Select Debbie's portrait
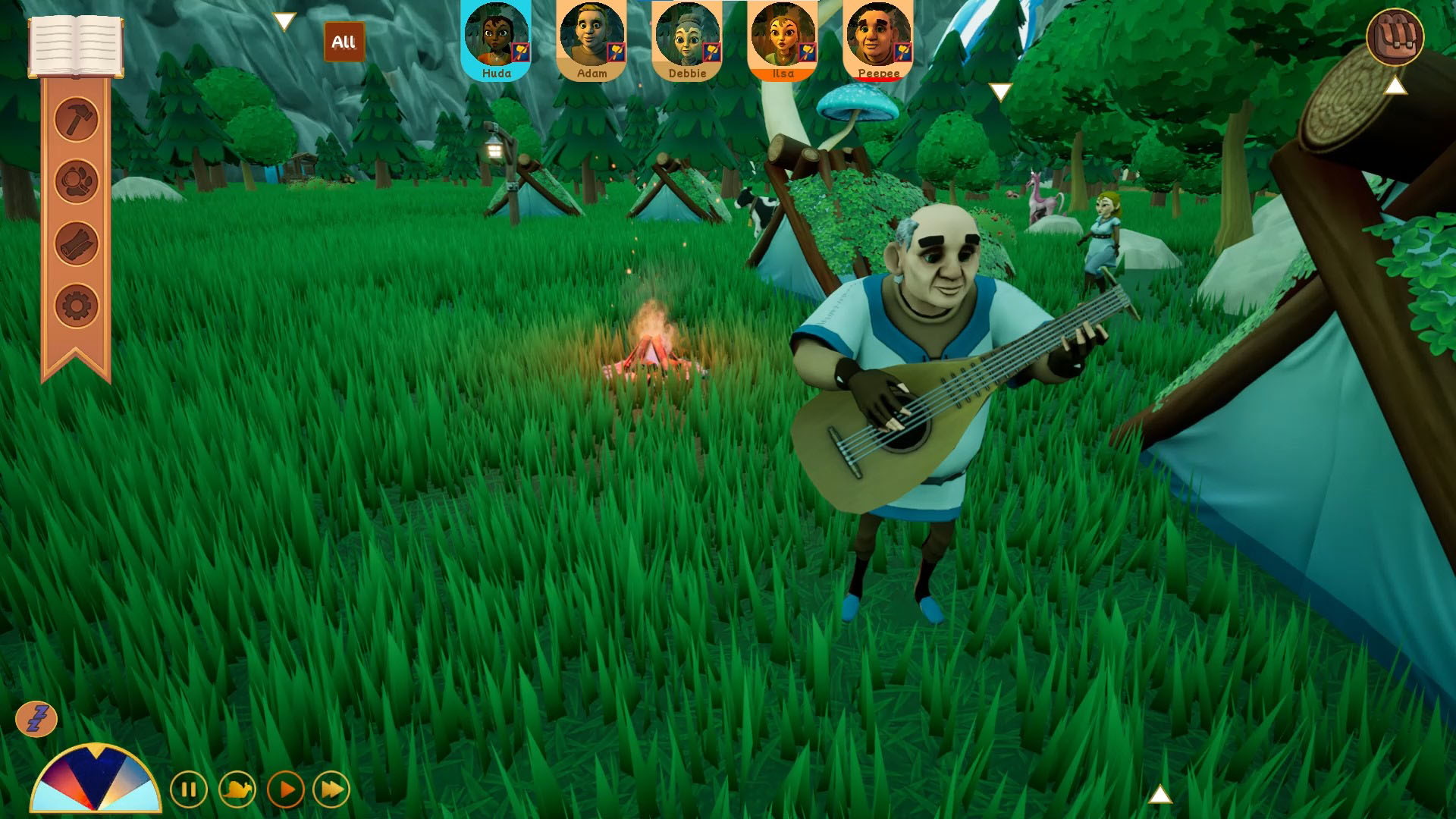 point(687,39)
